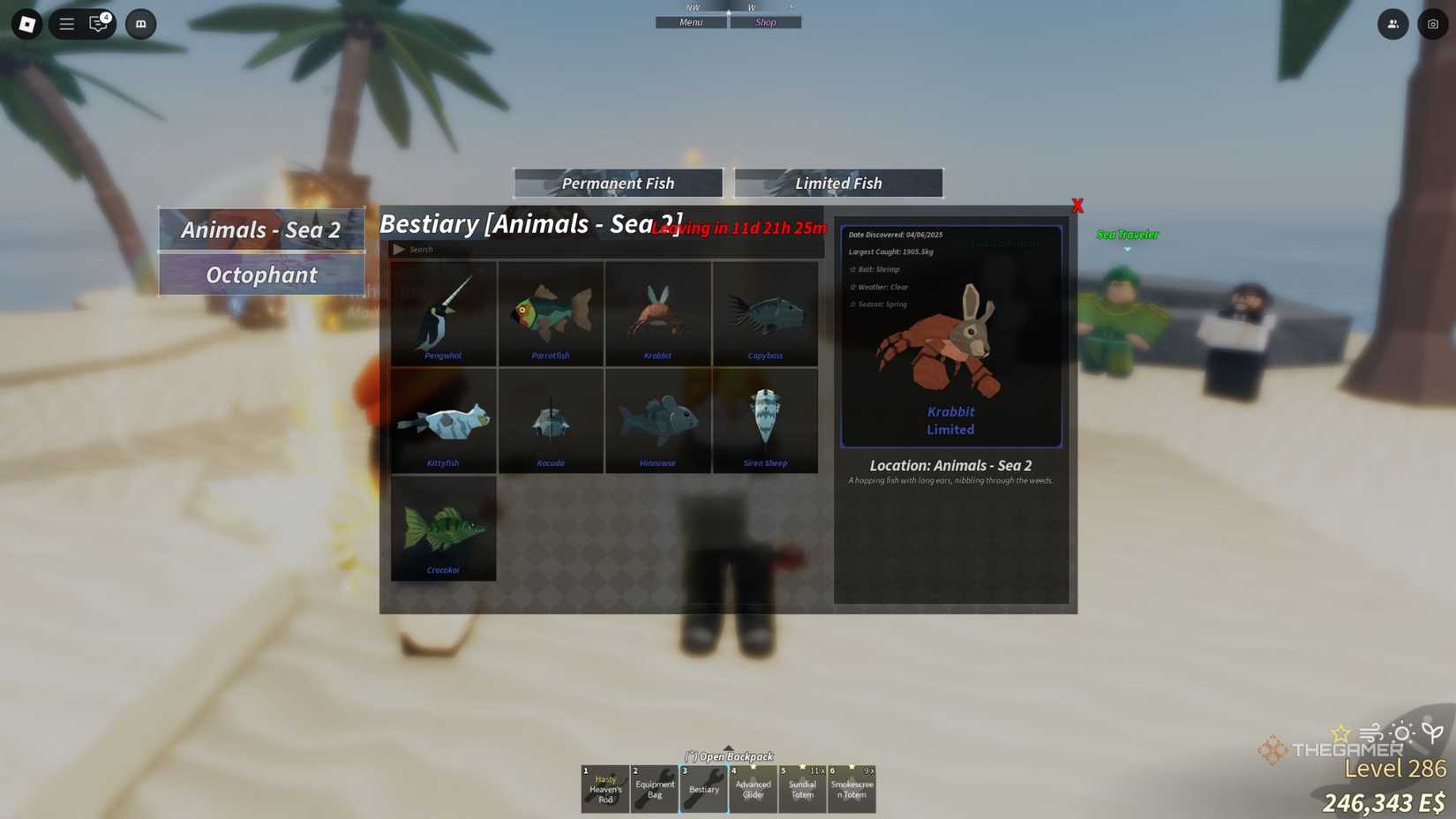Click the screen capture camera icon

(x=1431, y=24)
